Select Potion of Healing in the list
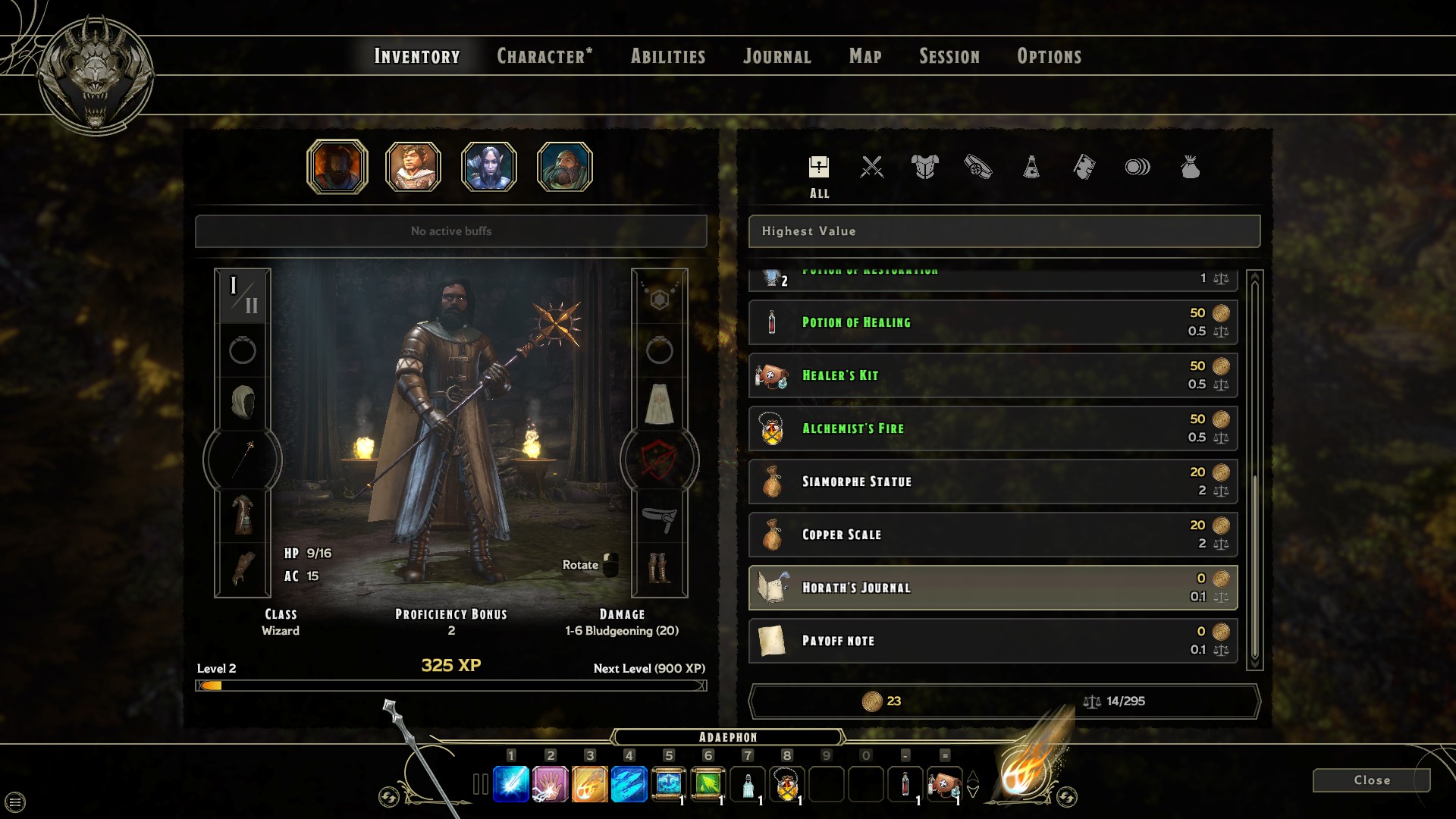This screenshot has height=819, width=1456. [x=993, y=322]
